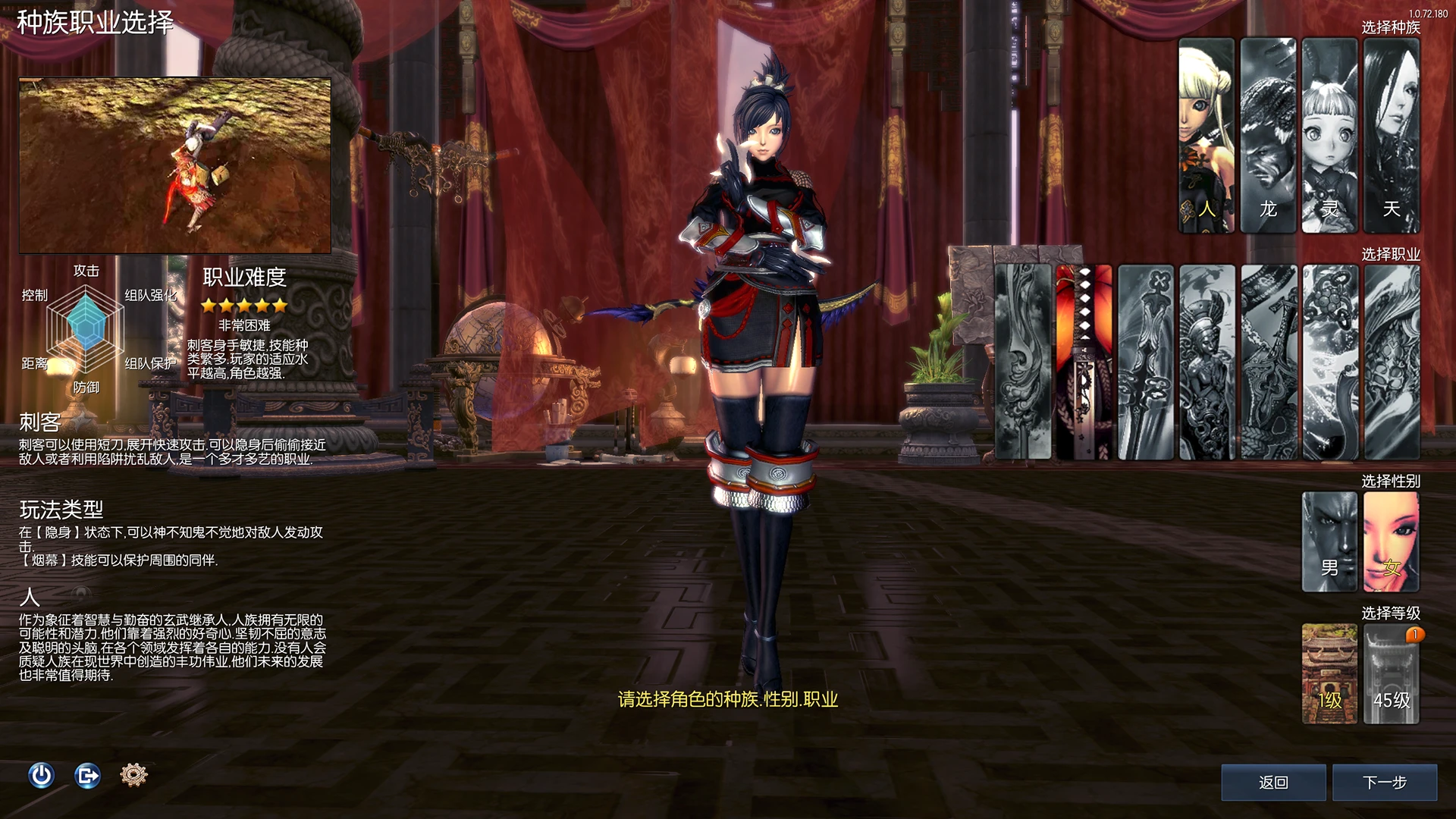Select the class tile showing a female statue

(1207, 362)
